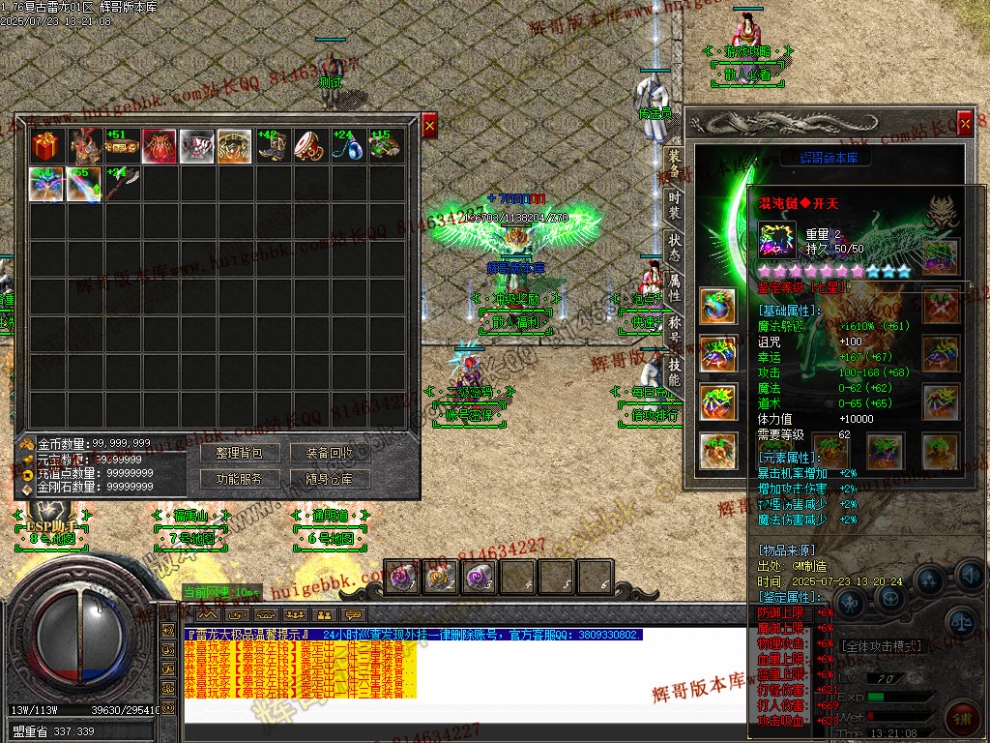This screenshot has height=743, width=990.
Task: Select the red gift box item
Action: [46, 146]
